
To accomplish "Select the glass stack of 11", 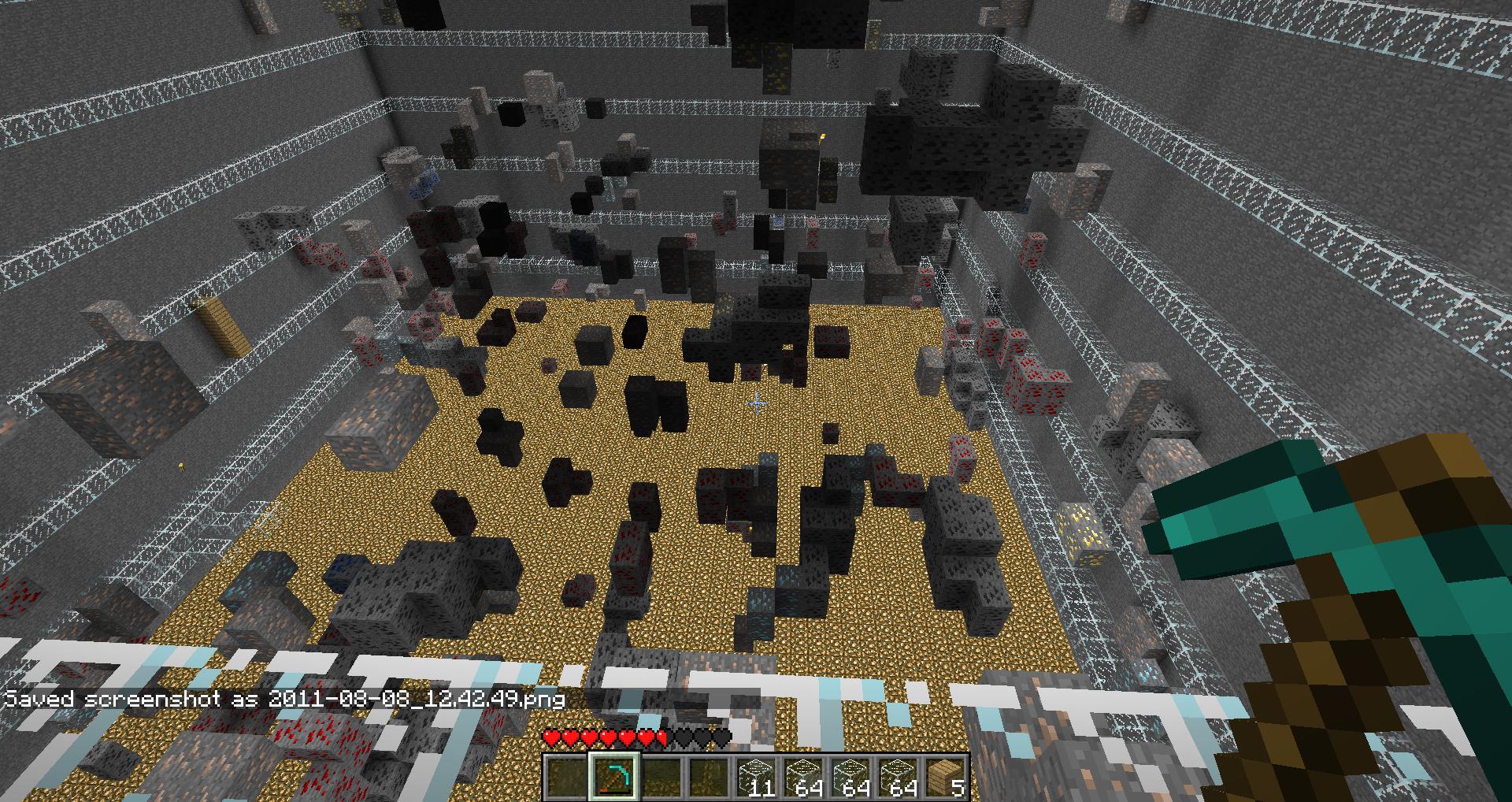I will pos(757,776).
